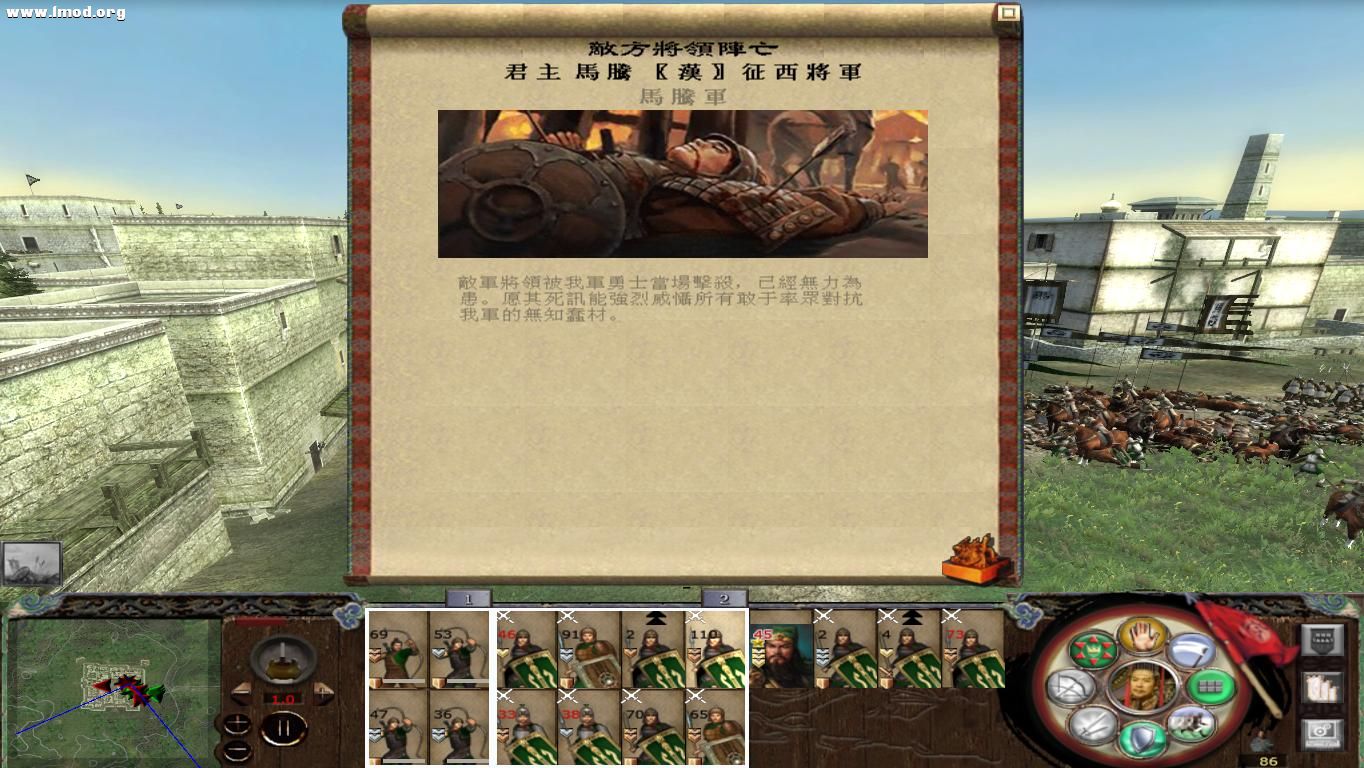Open the camera options icon
Viewport: 1364px width, 768px height.
pyautogui.click(x=1323, y=733)
